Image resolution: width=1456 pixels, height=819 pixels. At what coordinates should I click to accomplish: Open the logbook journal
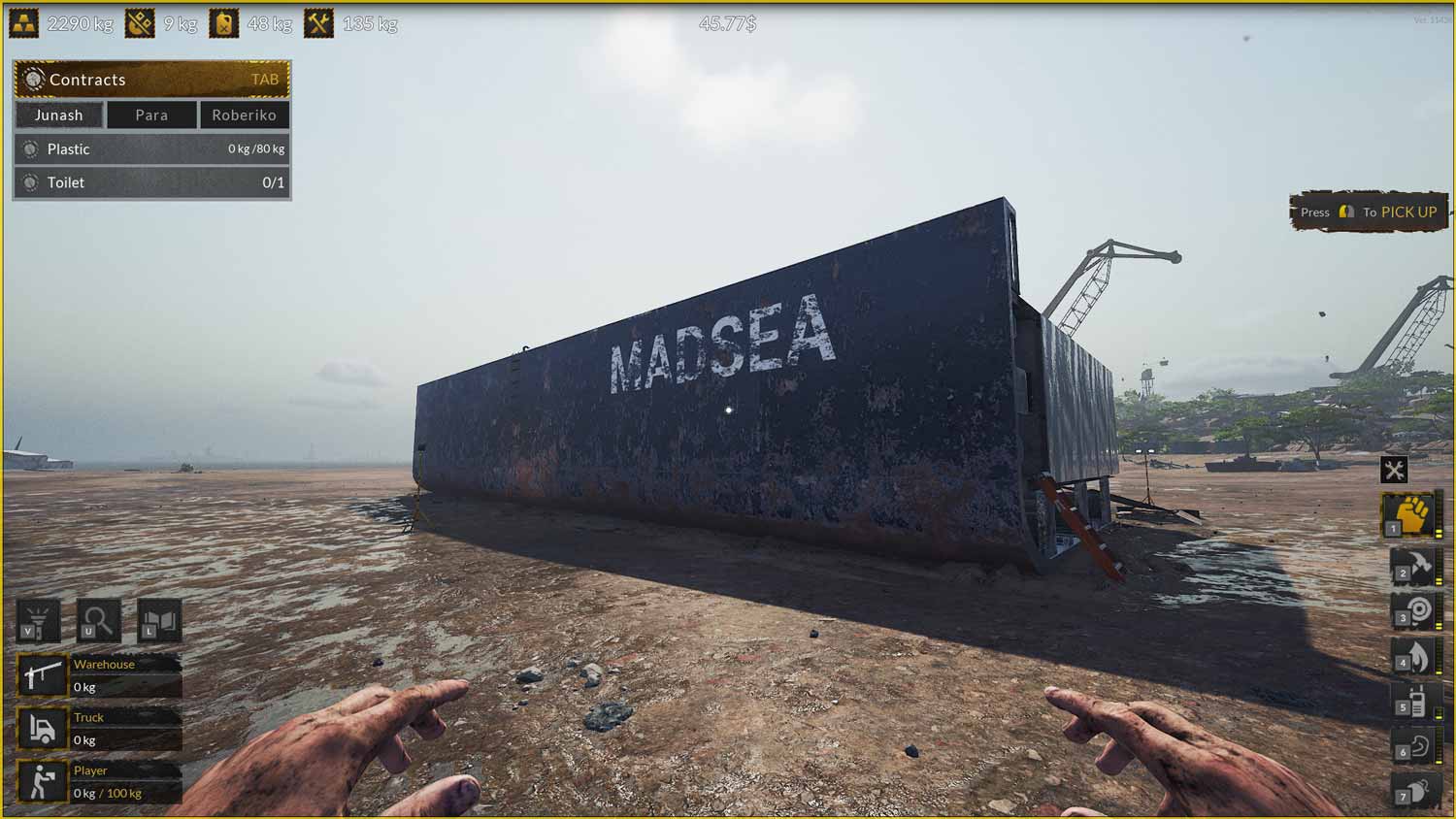[158, 620]
